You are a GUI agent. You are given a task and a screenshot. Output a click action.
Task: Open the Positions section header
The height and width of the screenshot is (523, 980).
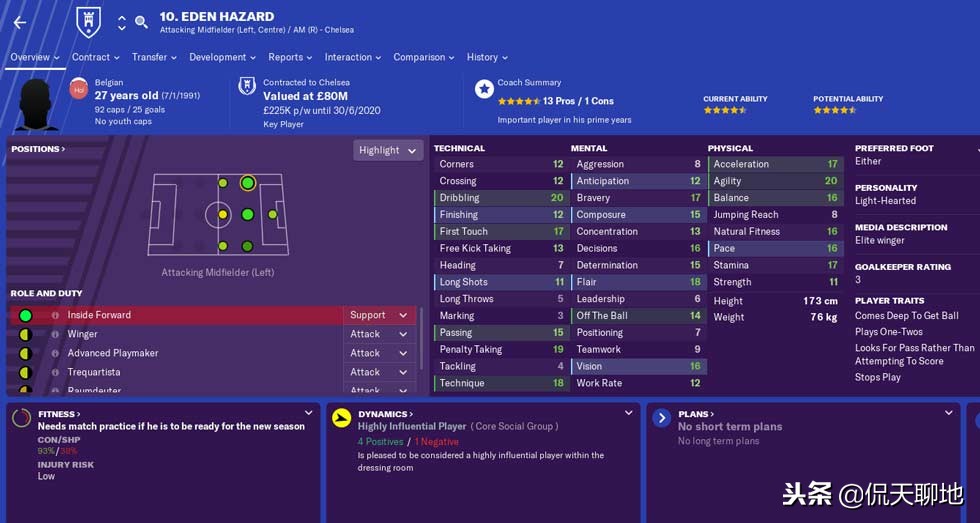tap(38, 149)
